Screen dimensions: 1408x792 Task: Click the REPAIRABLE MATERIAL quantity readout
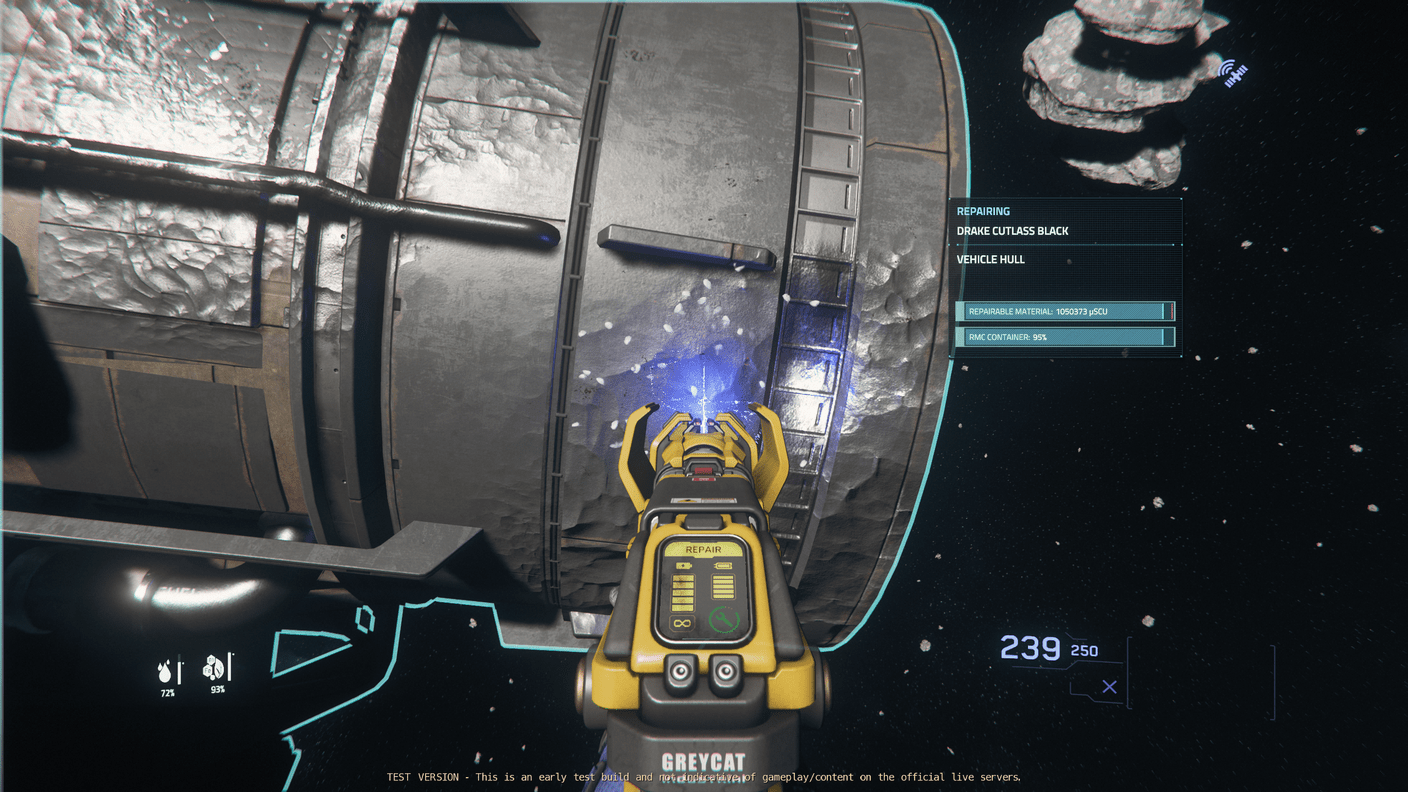click(1066, 311)
